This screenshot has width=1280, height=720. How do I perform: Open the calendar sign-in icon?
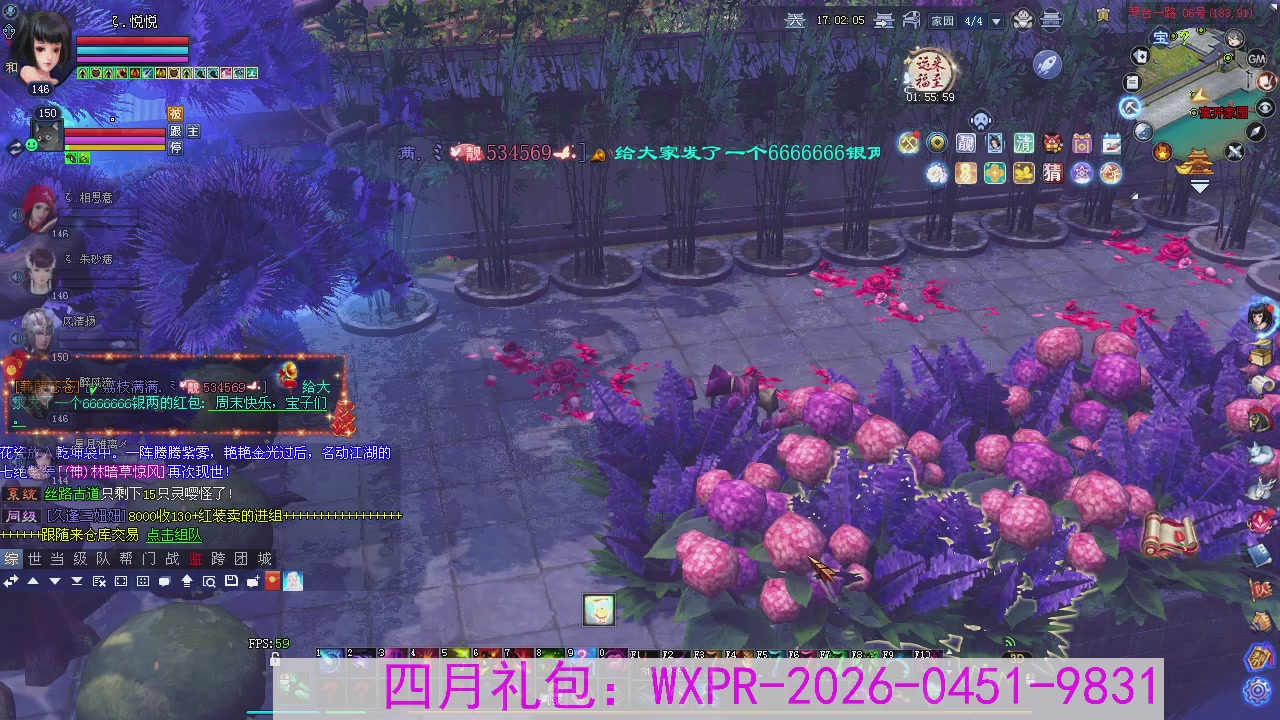click(1111, 143)
